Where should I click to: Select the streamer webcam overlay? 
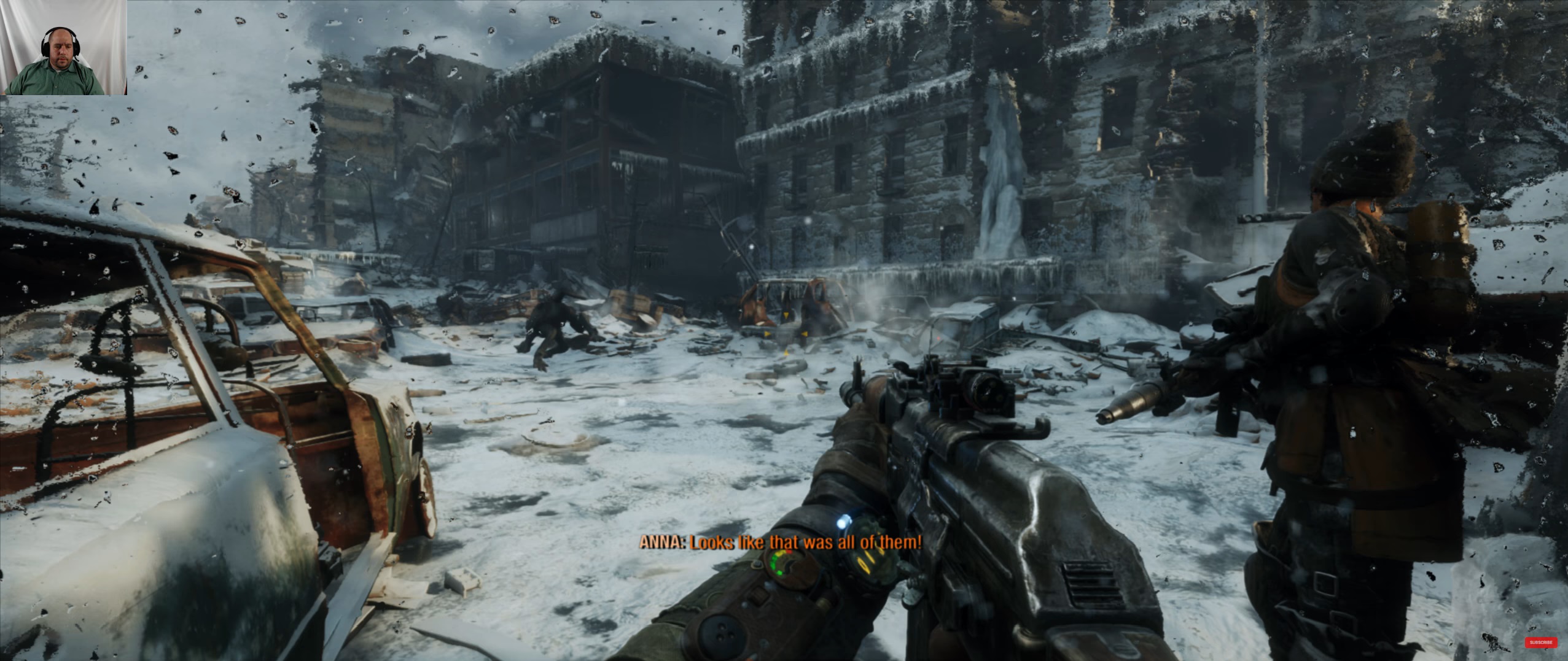pos(64,47)
